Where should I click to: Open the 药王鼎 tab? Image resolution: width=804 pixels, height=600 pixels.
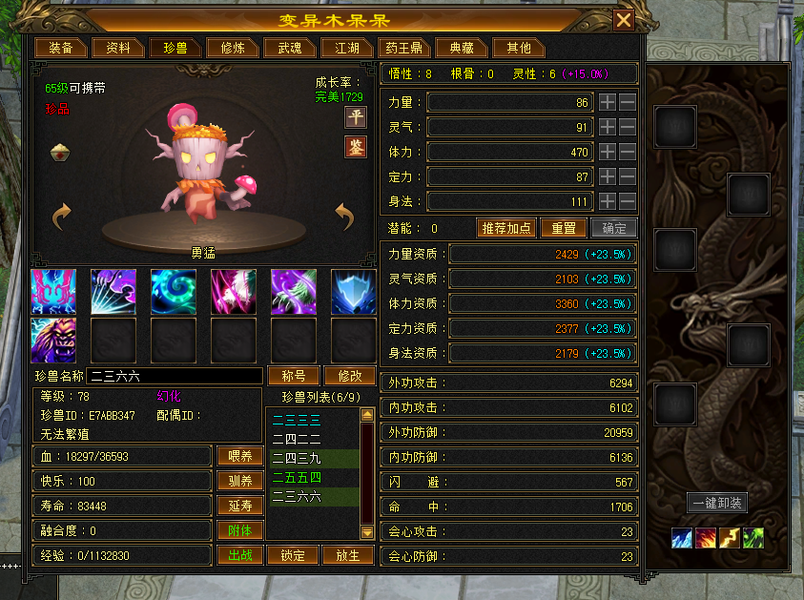406,48
